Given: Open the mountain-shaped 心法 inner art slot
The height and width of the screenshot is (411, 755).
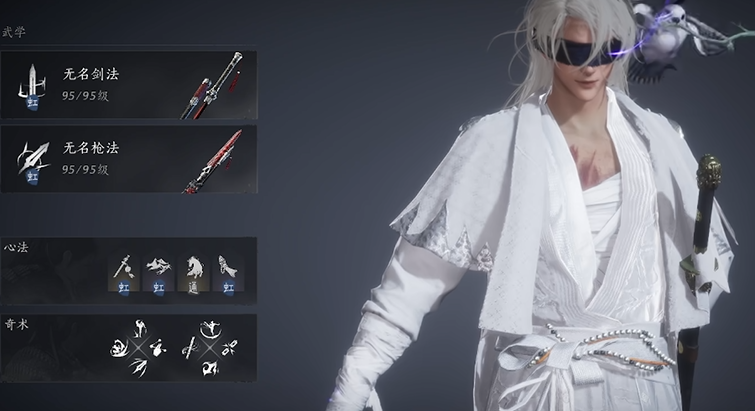Looking at the screenshot, I should [x=158, y=272].
